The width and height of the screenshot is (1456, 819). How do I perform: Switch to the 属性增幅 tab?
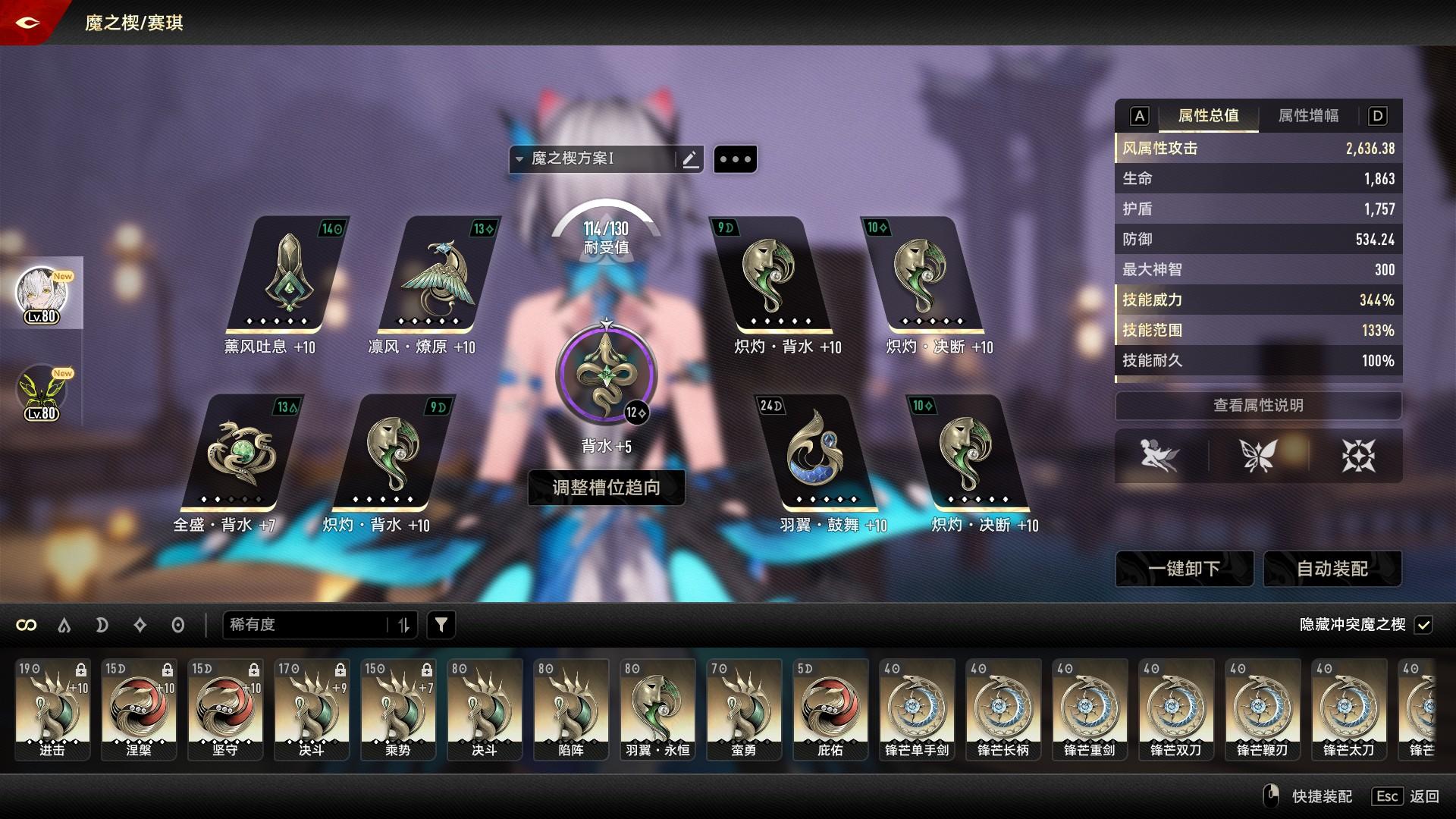pos(1308,116)
